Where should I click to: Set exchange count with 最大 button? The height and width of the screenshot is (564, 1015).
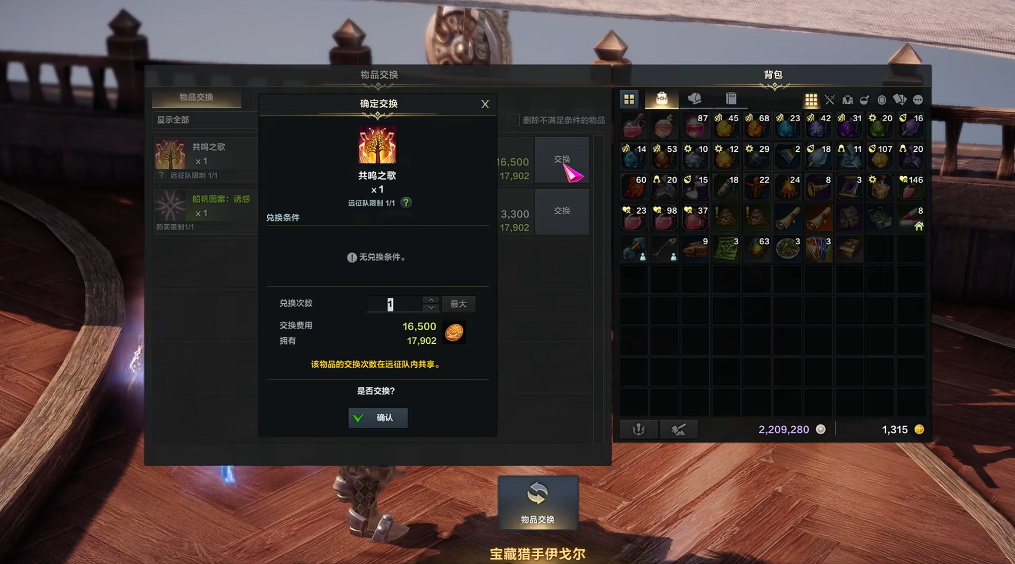(459, 304)
